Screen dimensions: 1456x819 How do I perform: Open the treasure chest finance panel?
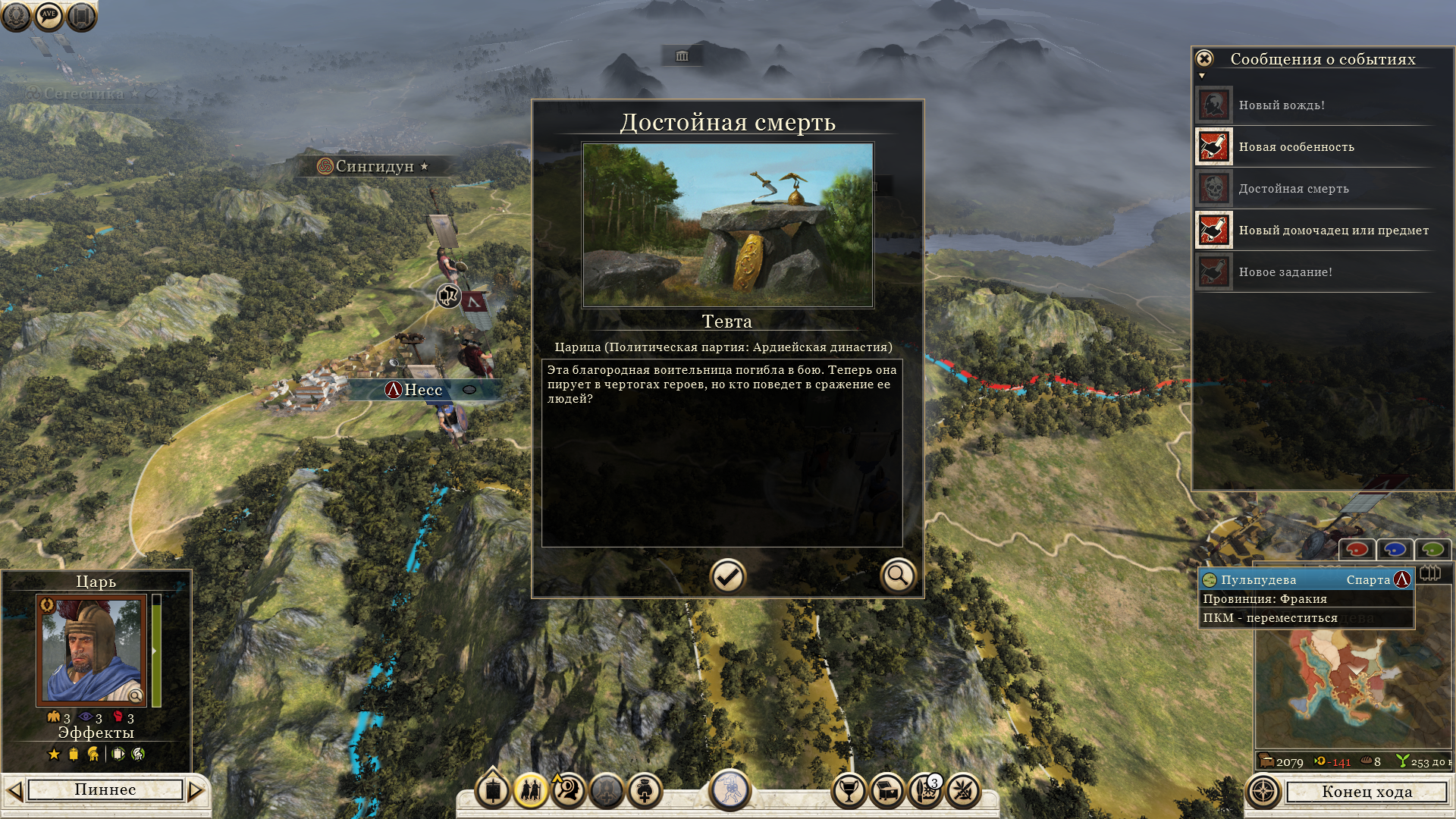(887, 792)
